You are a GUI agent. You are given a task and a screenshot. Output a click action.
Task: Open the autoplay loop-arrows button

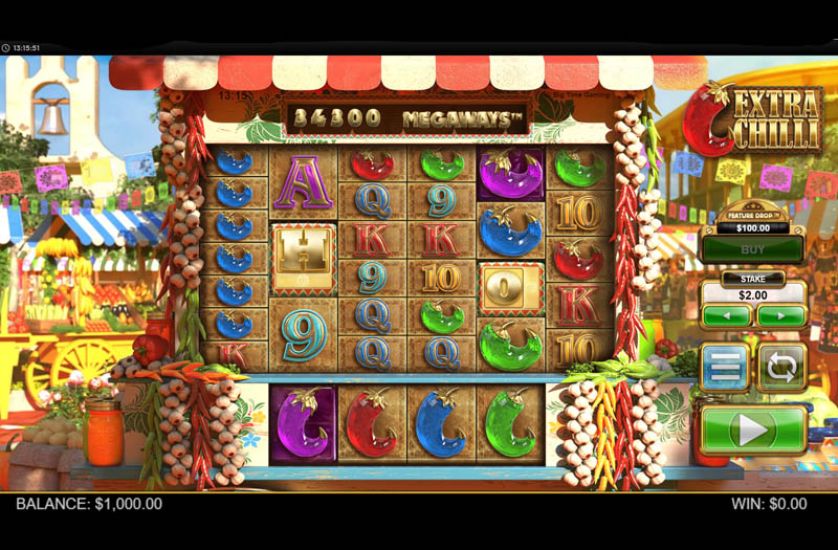pyautogui.click(x=781, y=367)
